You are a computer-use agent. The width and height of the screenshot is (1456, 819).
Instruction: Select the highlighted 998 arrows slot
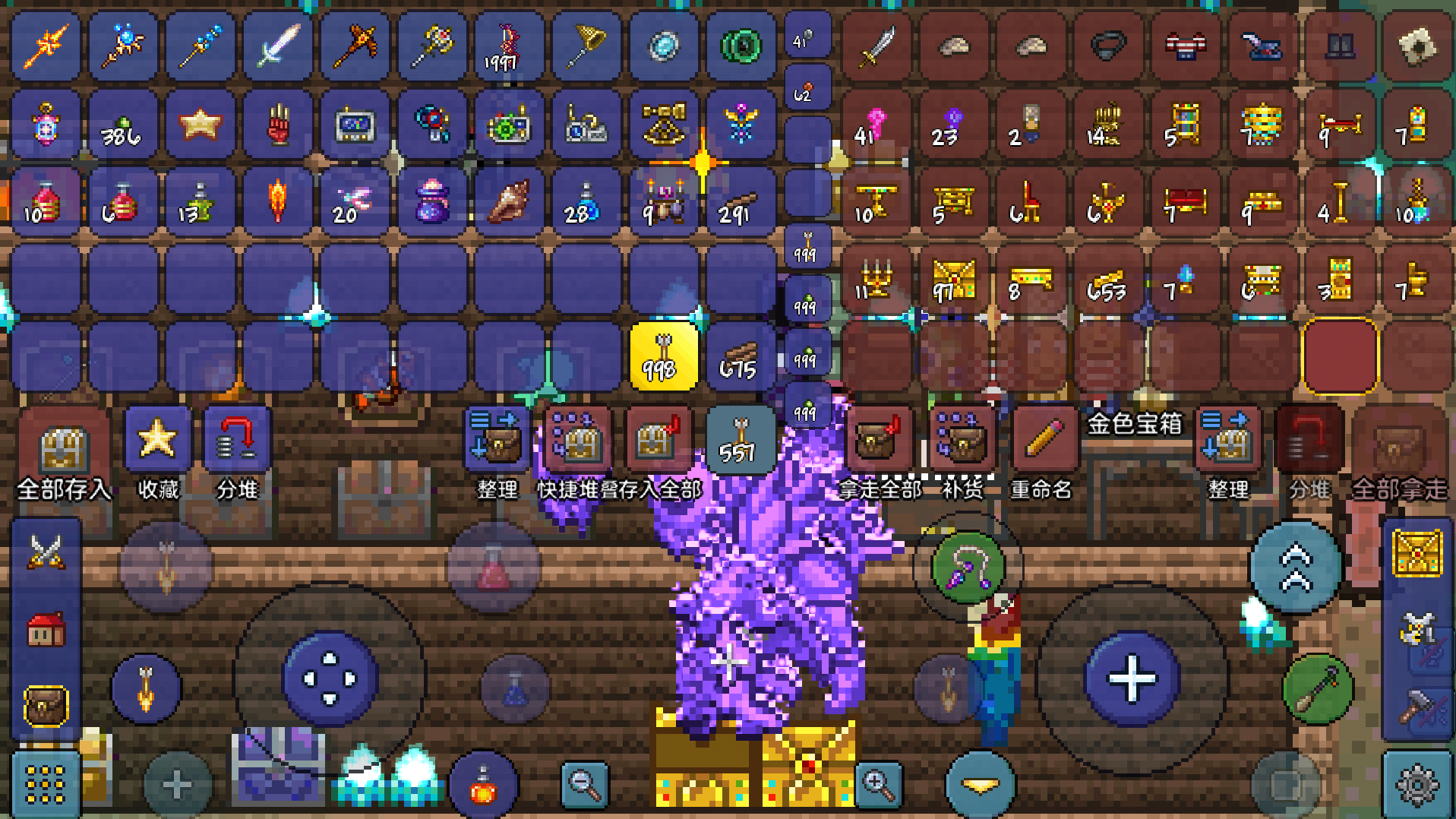(663, 357)
